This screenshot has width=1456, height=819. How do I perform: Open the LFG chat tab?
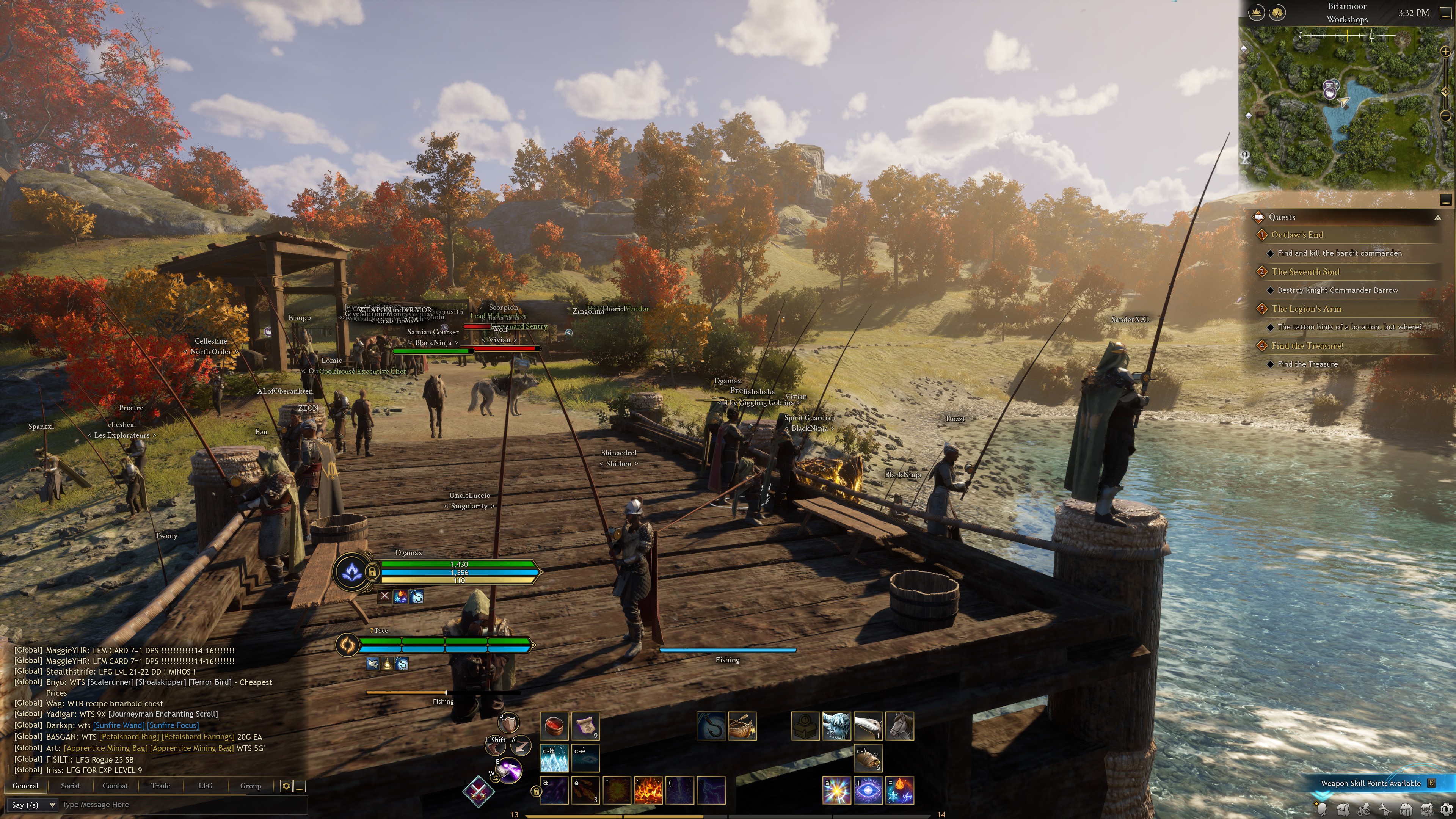point(205,786)
